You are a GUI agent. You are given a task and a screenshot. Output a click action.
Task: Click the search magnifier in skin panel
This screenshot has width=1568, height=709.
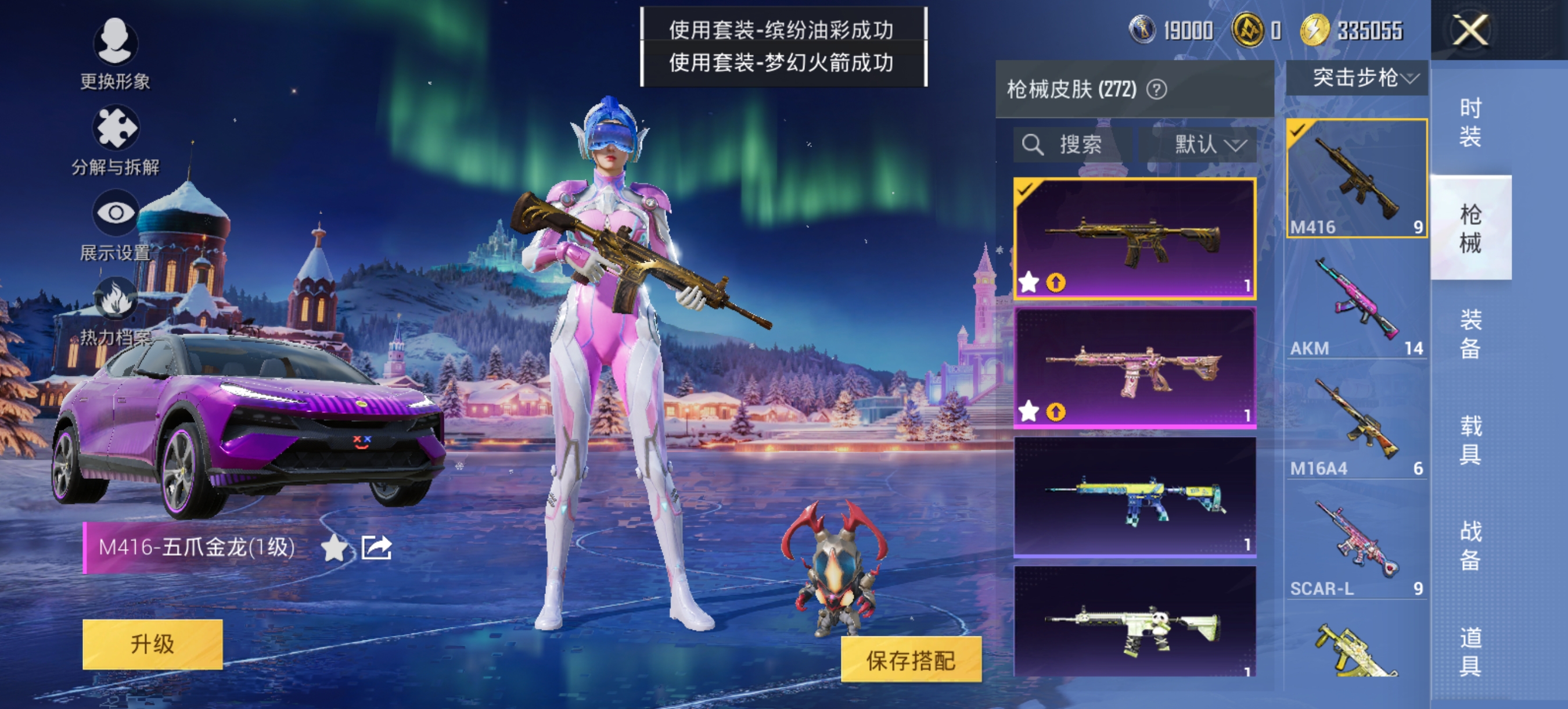pos(1033,145)
